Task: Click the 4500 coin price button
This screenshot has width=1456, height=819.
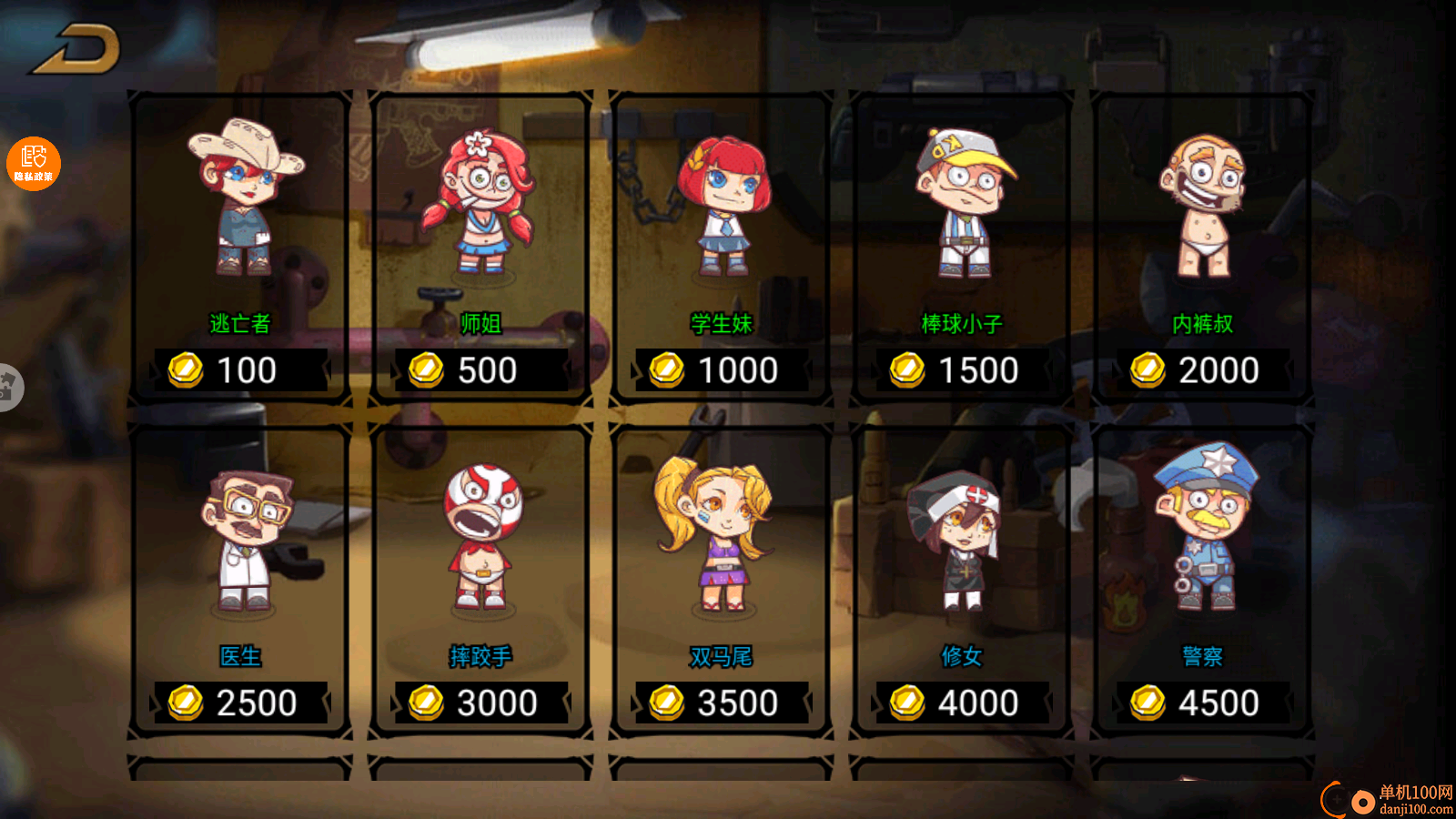Action: point(1202,703)
